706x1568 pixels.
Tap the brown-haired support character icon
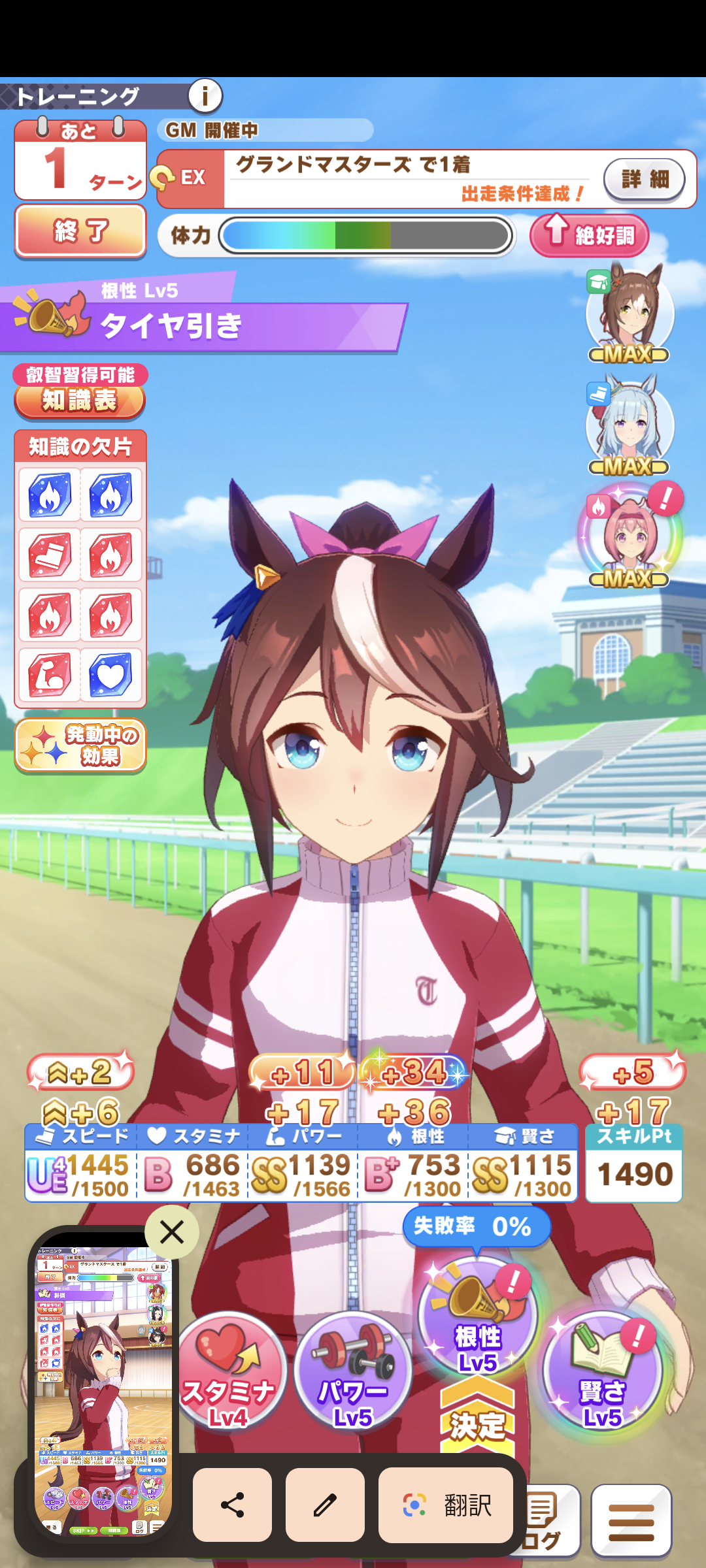coord(630,312)
